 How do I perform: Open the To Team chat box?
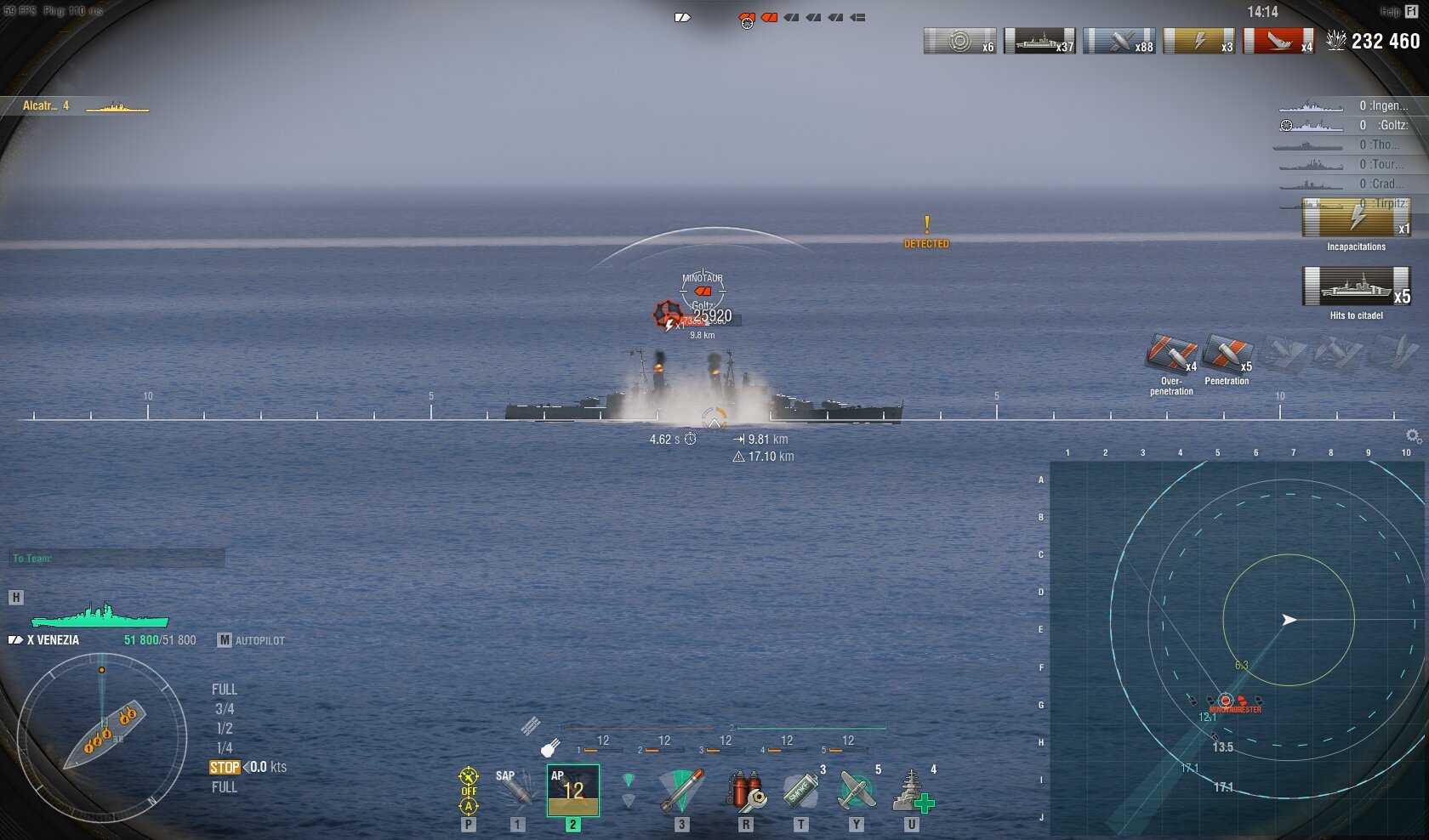point(117,559)
